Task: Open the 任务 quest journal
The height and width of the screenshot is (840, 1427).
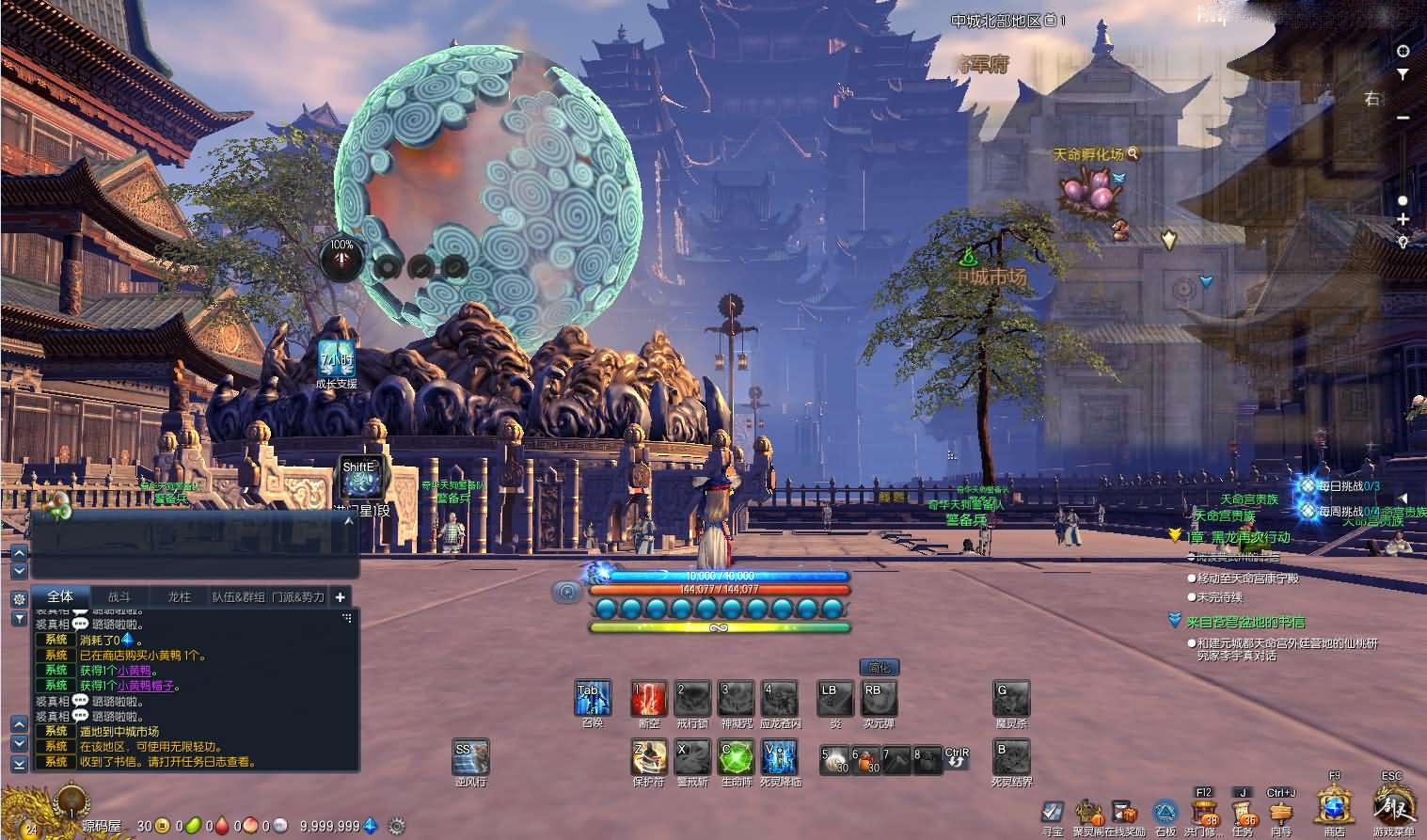Action: pyautogui.click(x=1243, y=811)
